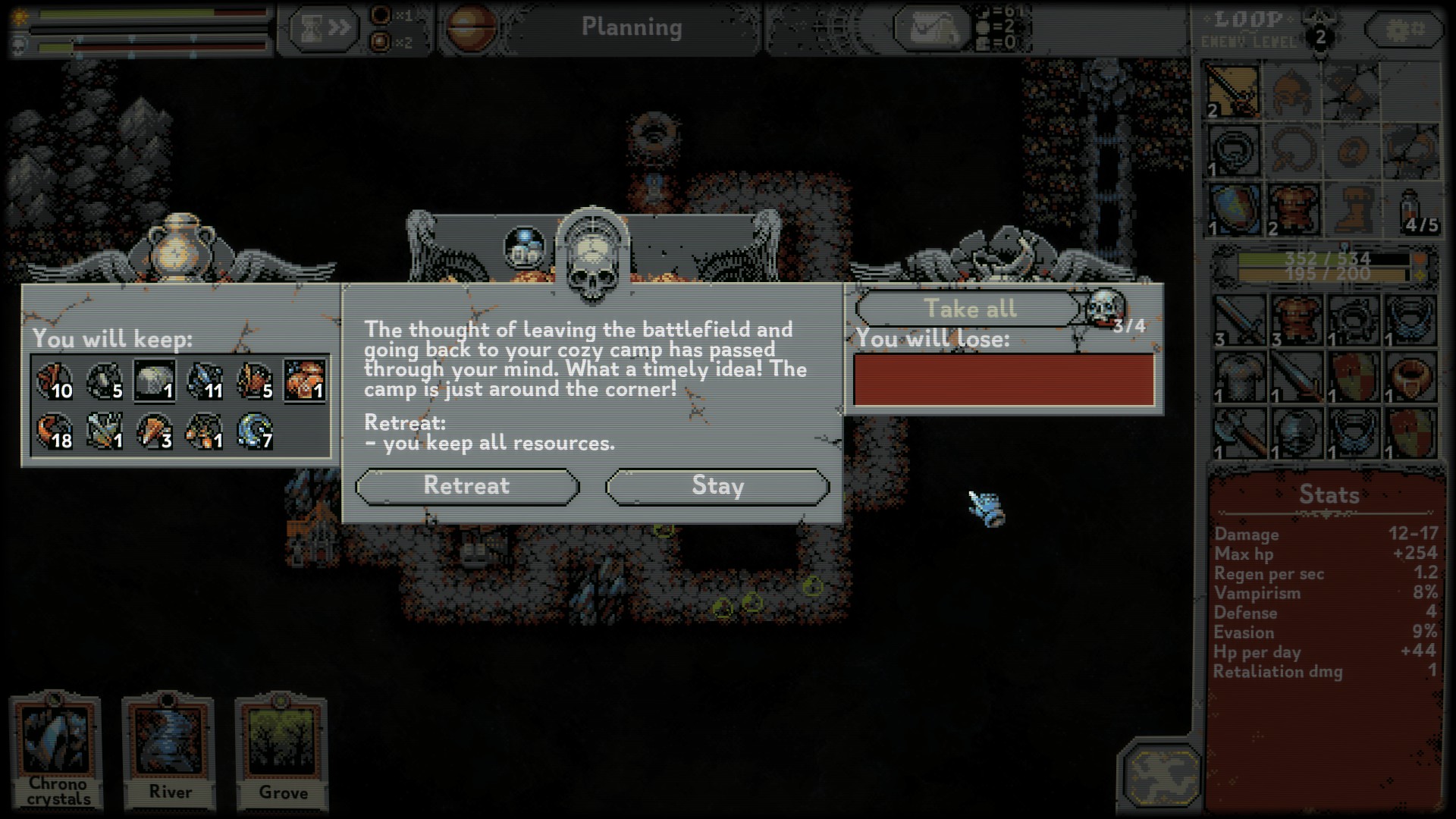Viewport: 1456px width, 819px height.
Task: Click the equipped shield slot
Action: pyautogui.click(x=1234, y=209)
